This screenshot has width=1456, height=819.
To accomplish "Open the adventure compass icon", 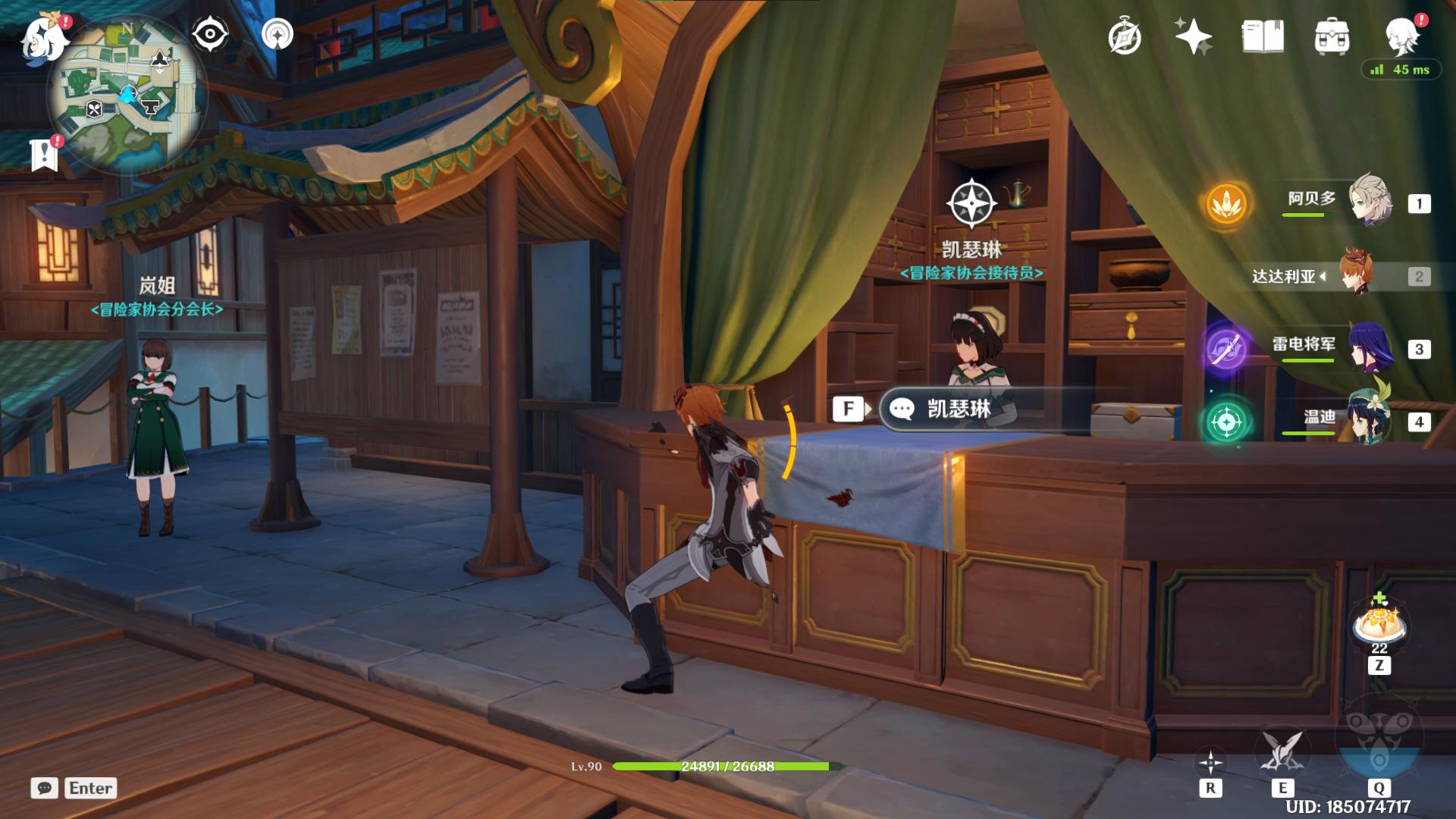I will (1124, 36).
